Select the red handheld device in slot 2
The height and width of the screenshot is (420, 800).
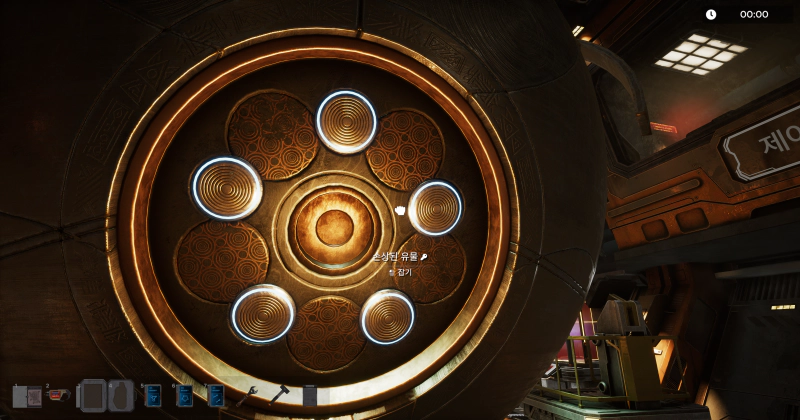coord(58,395)
